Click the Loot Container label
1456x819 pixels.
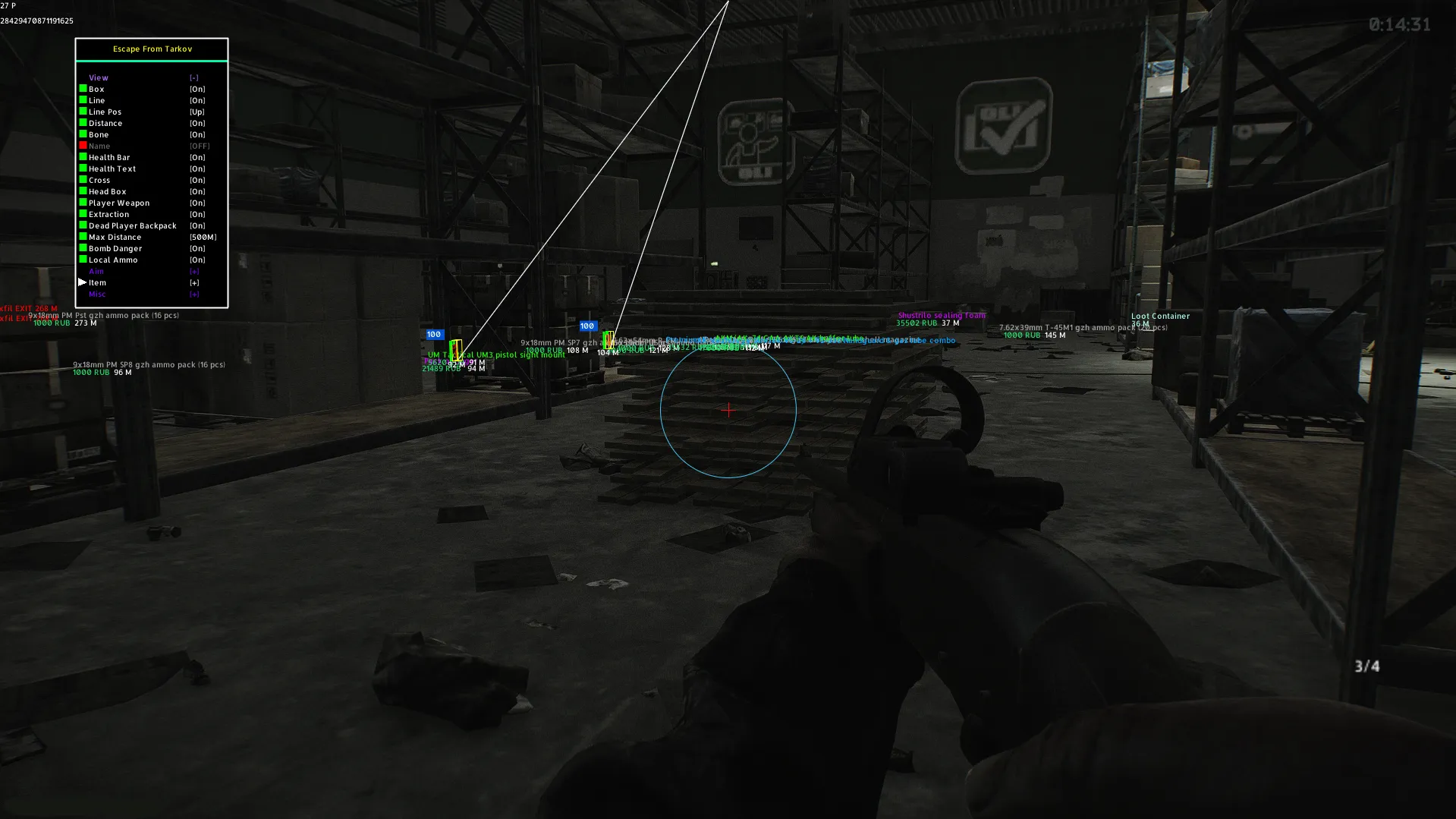pyautogui.click(x=1161, y=316)
